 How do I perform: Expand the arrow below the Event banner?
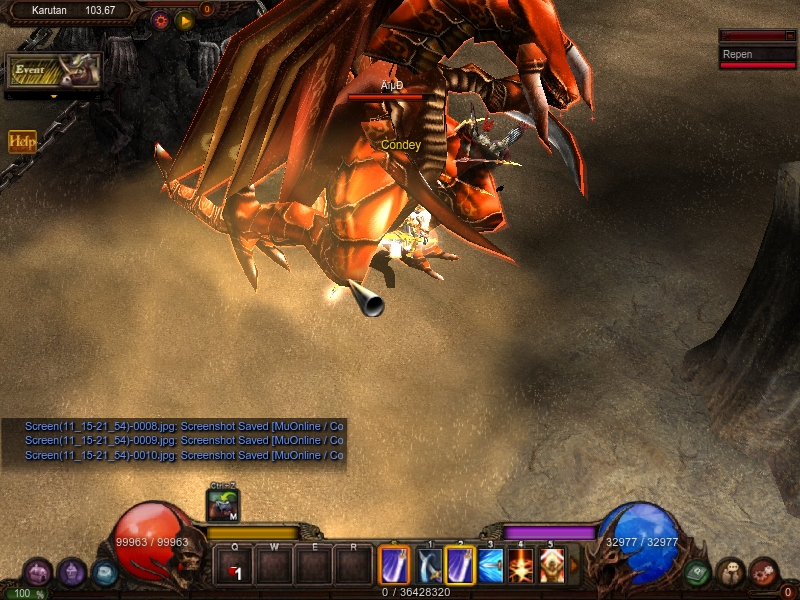pos(54,97)
